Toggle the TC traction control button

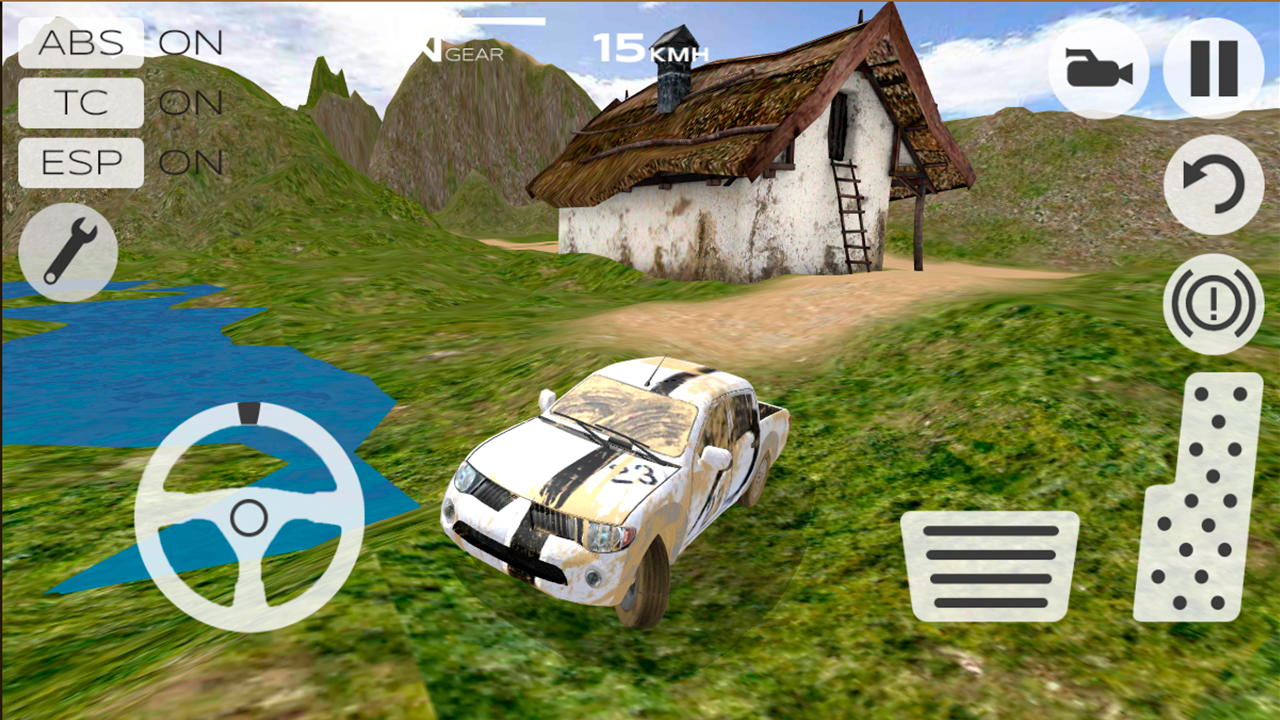click(81, 103)
